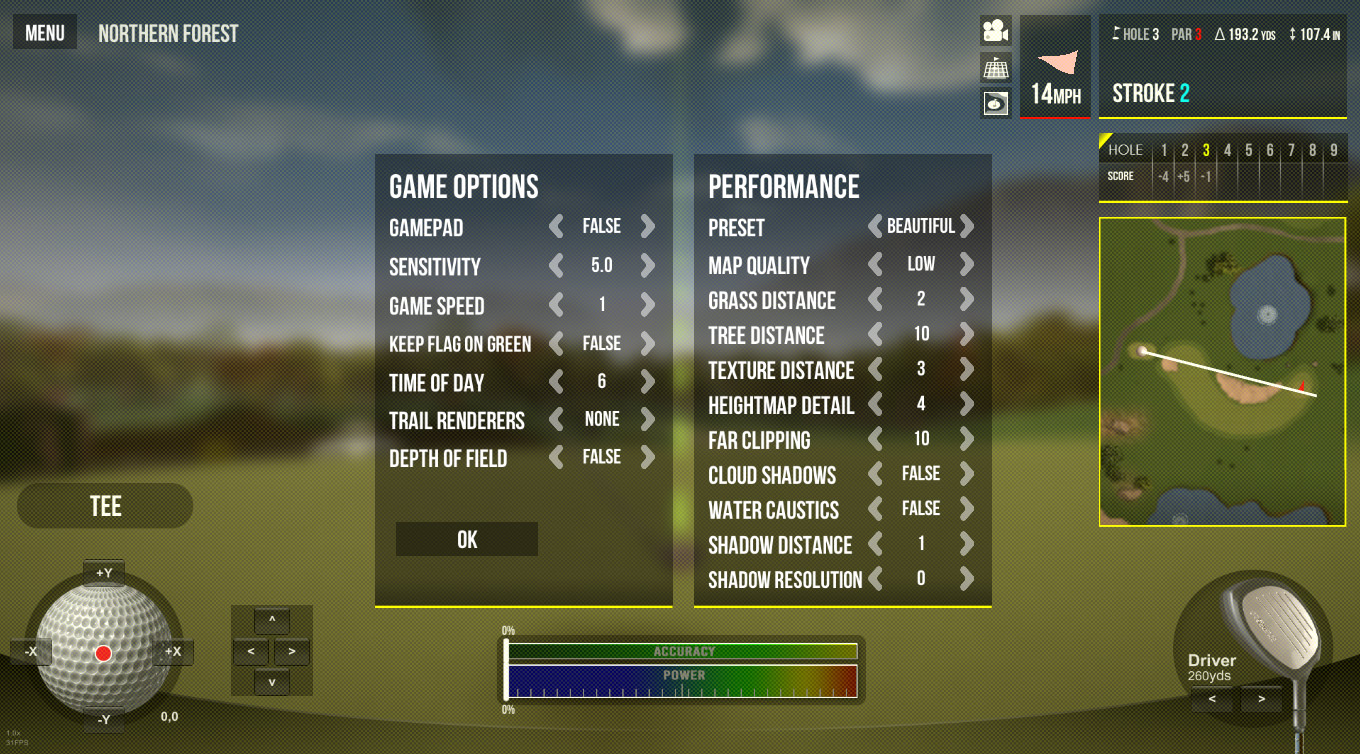Screen dimensions: 1360x754
Task: Raise the Map Quality setting
Action: coord(967,265)
